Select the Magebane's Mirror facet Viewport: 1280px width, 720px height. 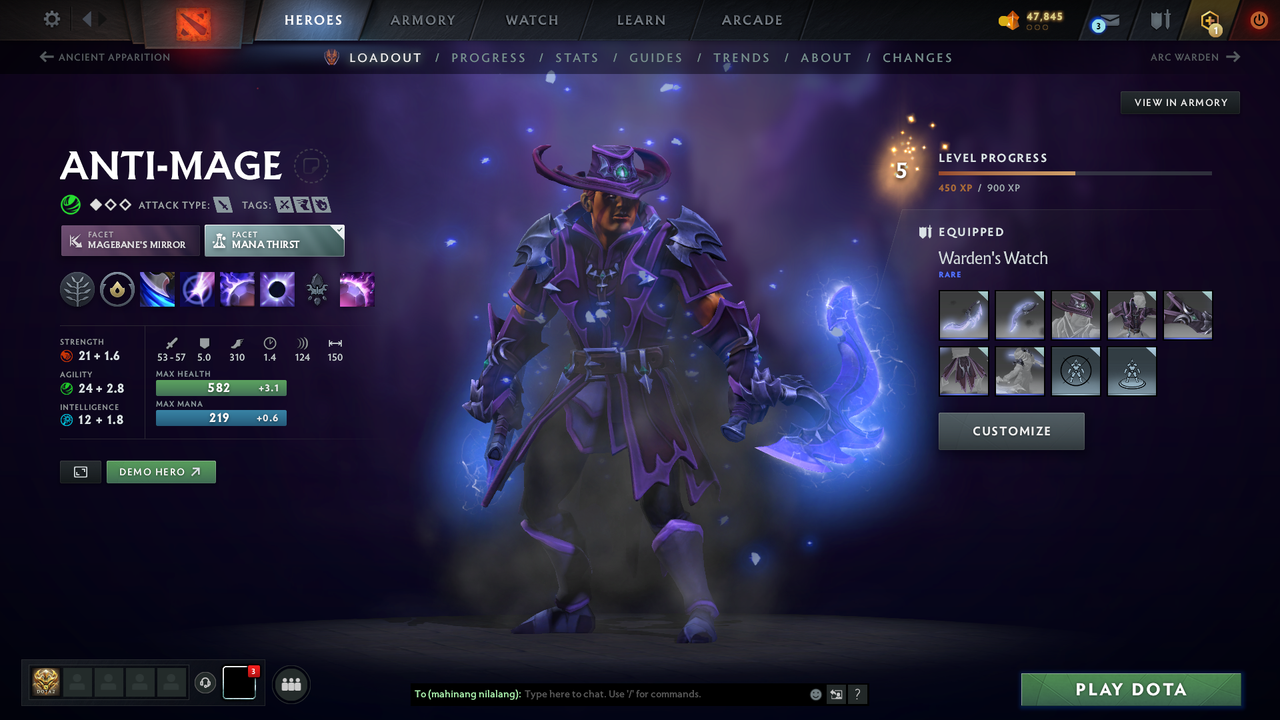129,240
